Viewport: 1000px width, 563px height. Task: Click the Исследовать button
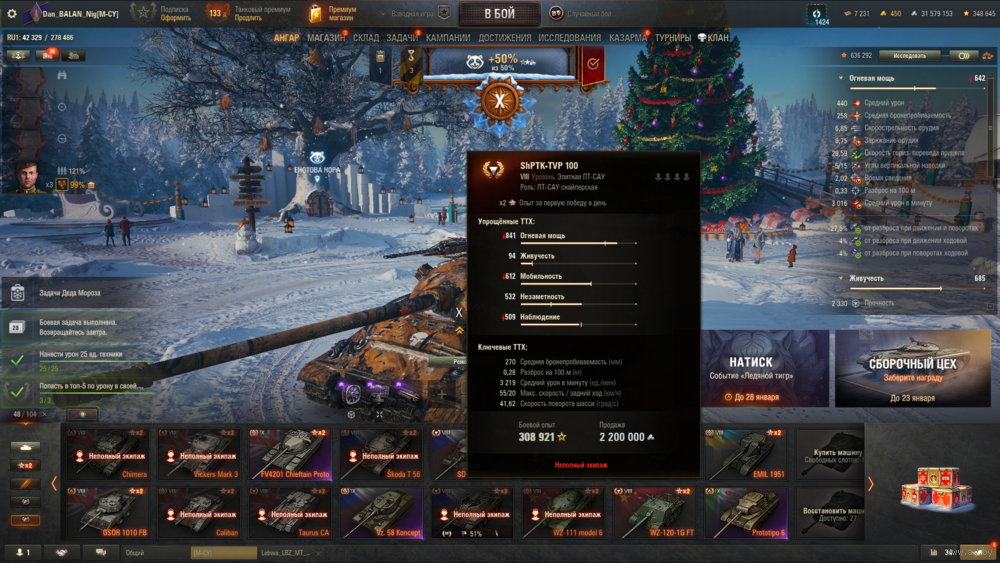[x=909, y=56]
